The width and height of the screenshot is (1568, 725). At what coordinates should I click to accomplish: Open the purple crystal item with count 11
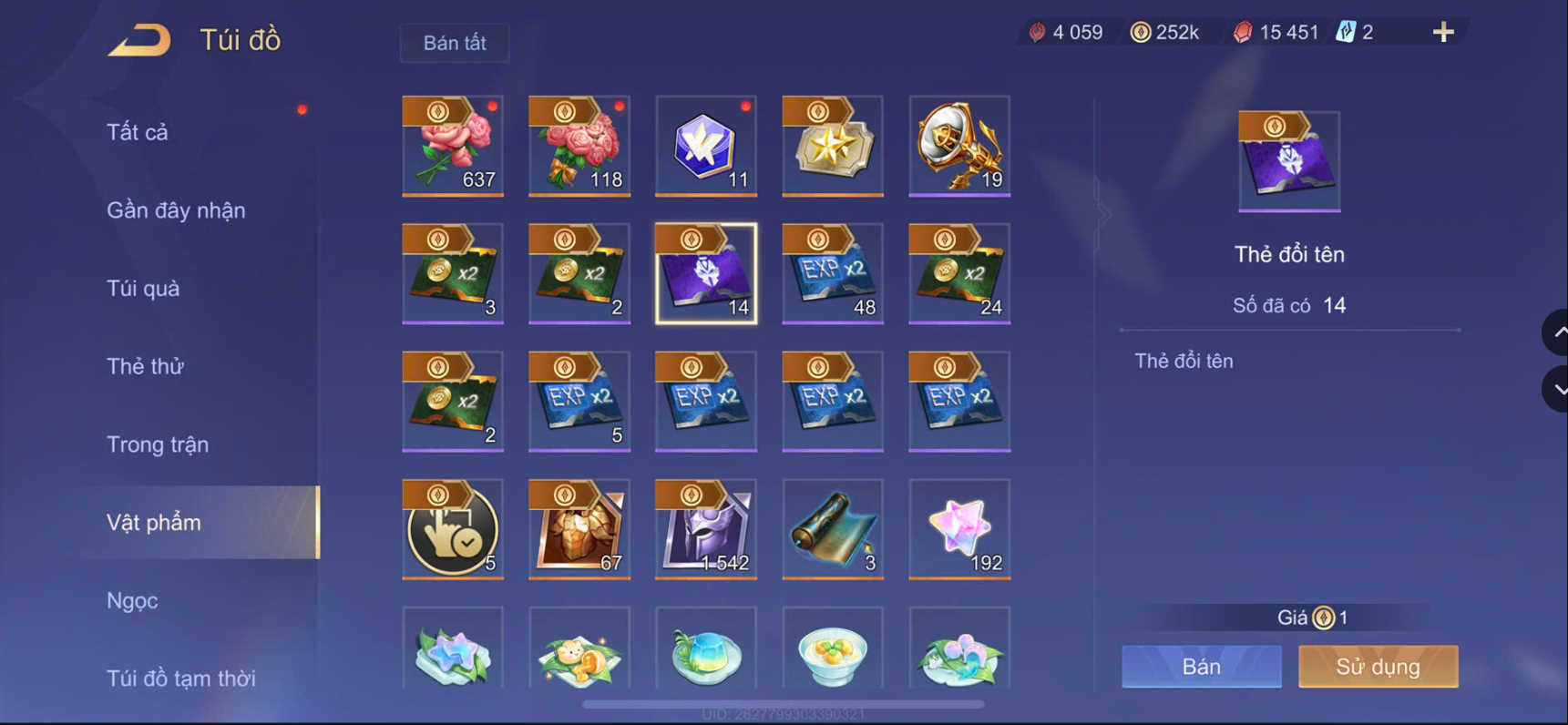pyautogui.click(x=705, y=146)
